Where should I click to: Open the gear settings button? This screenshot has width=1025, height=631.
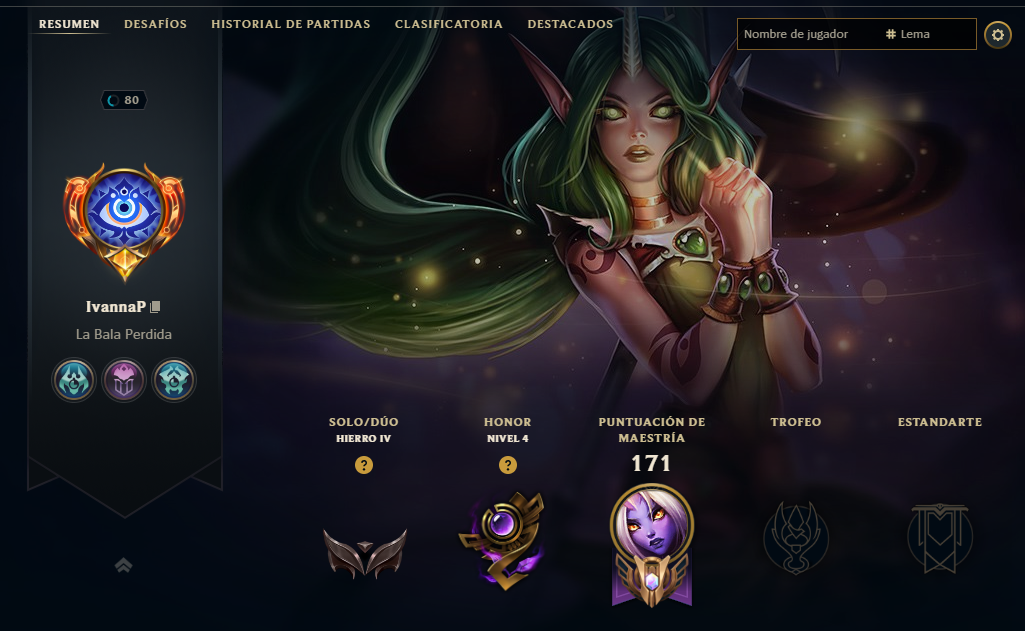997,35
